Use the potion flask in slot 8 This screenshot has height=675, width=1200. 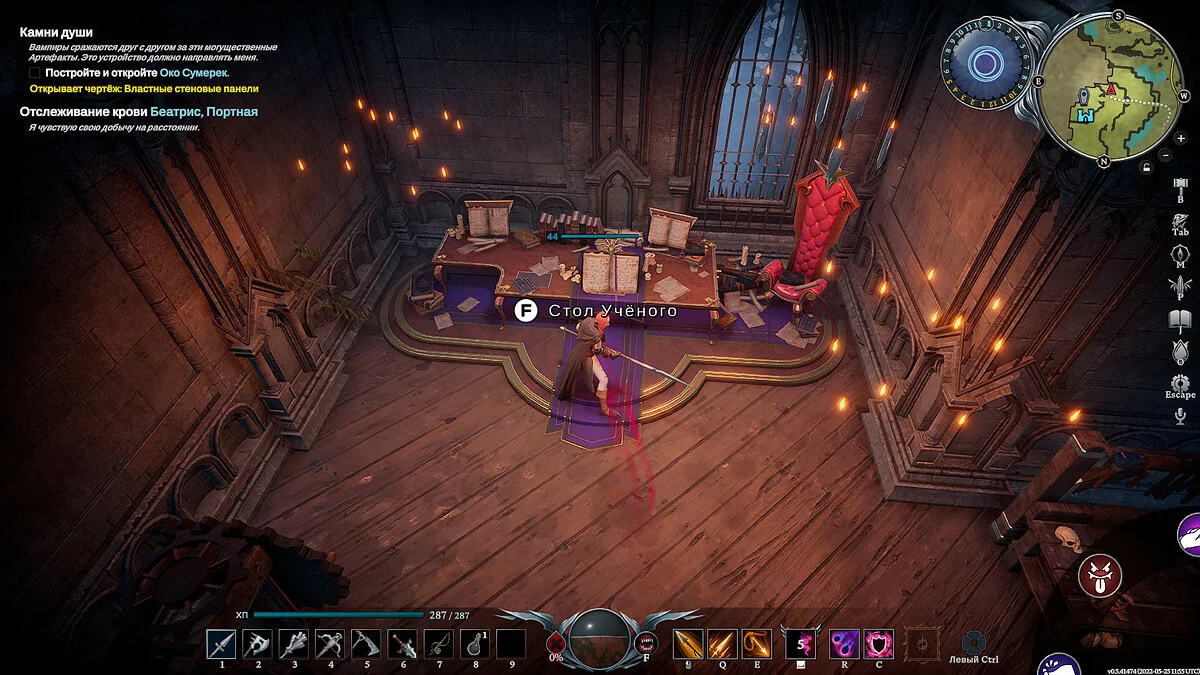[475, 644]
